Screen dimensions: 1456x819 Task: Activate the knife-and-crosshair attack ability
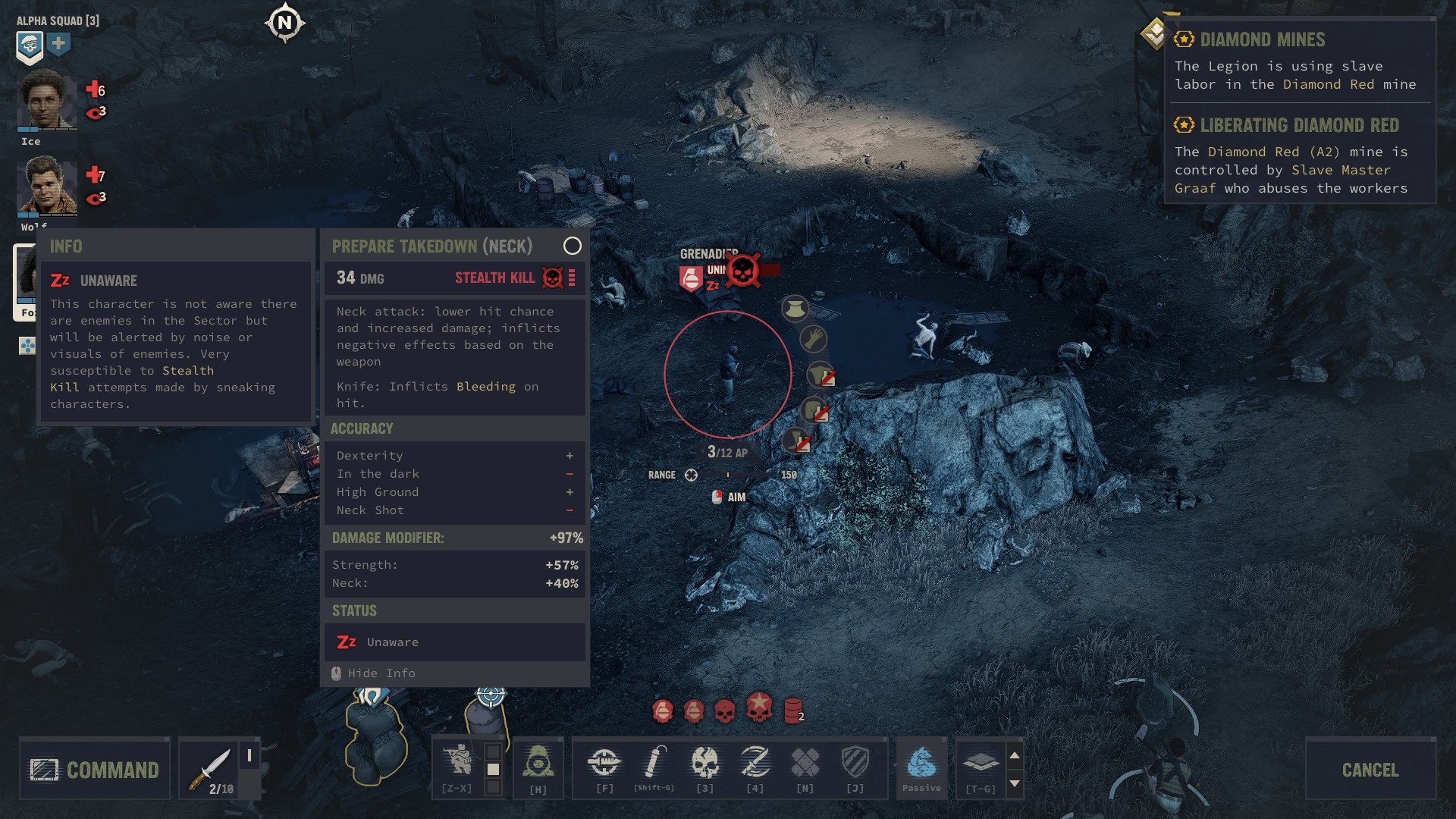tap(604, 763)
